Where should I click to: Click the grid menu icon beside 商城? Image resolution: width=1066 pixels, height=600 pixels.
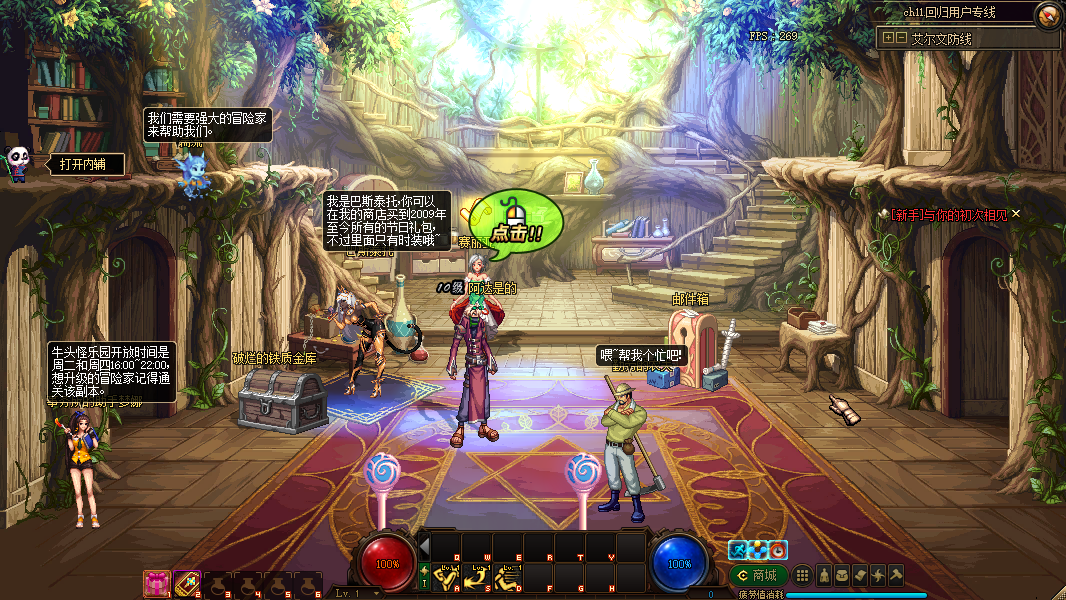[802, 575]
